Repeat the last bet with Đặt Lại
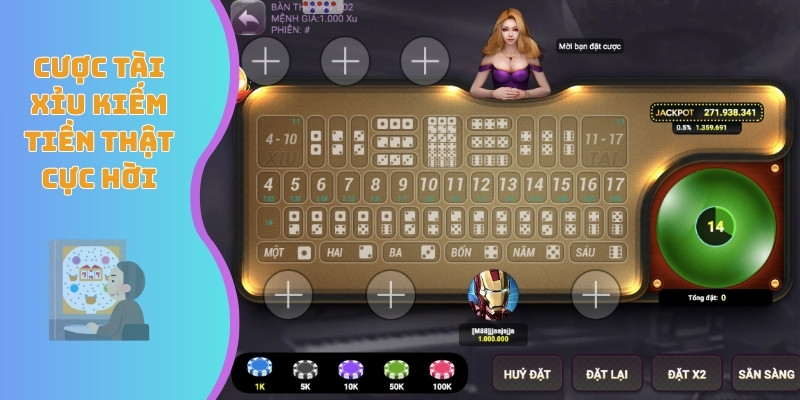The image size is (800, 400). 607,373
